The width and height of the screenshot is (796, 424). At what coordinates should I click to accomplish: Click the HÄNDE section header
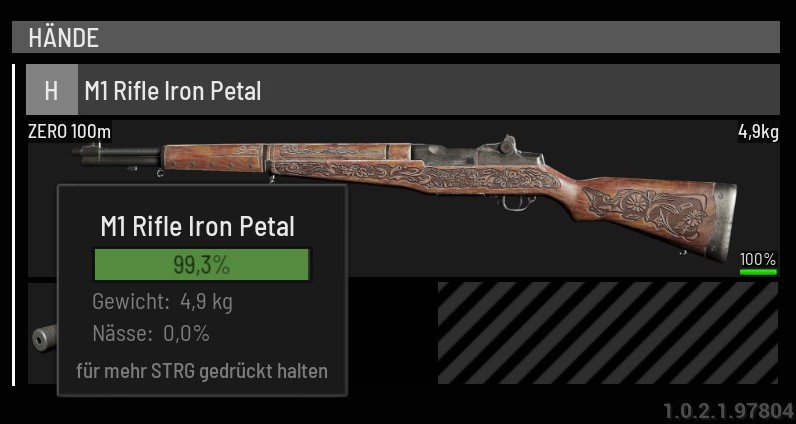[395, 39]
